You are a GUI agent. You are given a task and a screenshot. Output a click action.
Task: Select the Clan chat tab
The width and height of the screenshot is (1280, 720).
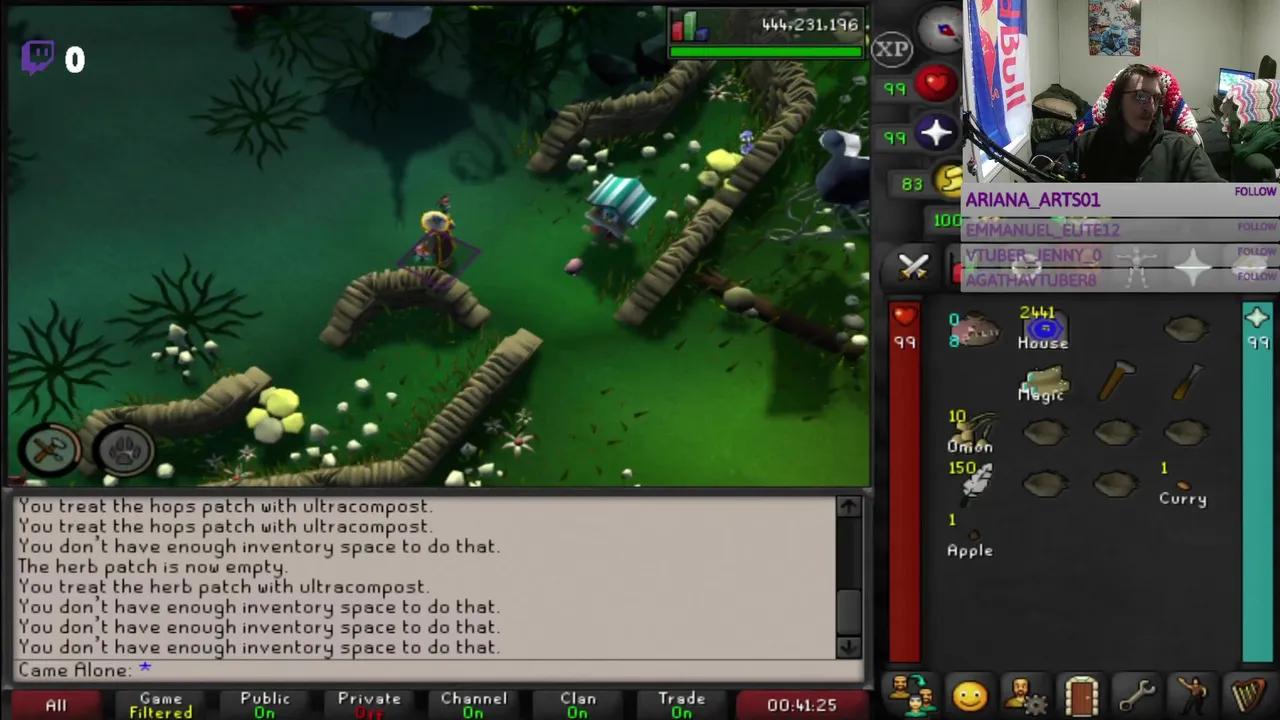coord(577,702)
